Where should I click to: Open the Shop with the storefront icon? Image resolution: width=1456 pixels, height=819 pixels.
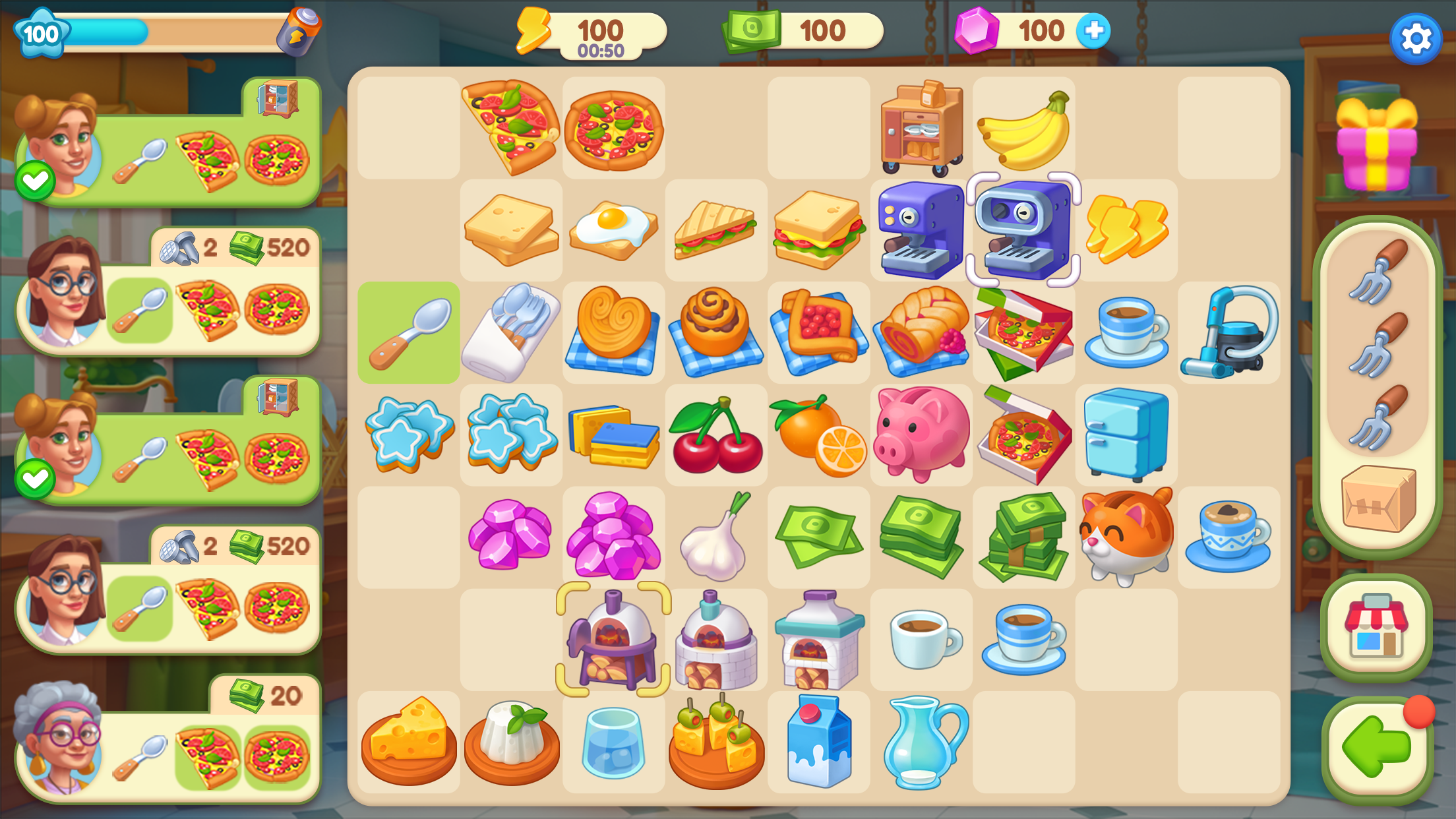1377,624
